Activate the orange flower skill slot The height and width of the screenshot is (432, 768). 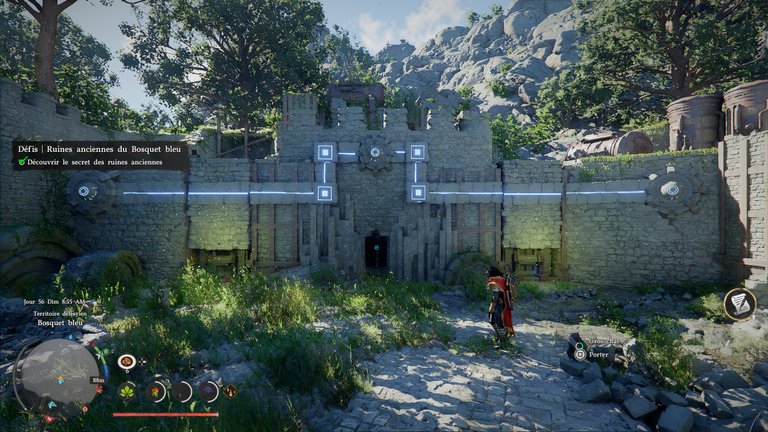156,391
